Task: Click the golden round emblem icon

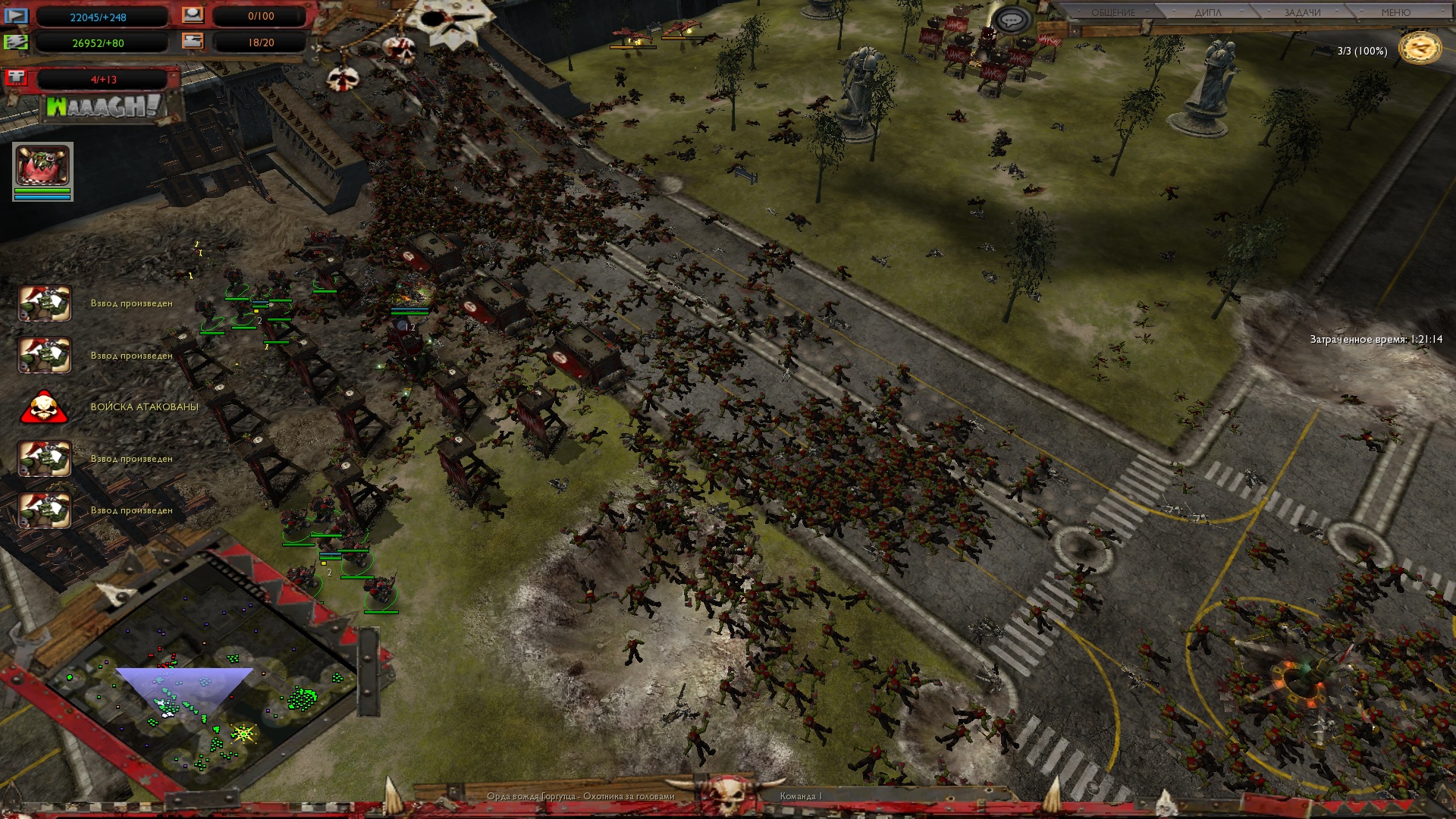Action: (x=1420, y=49)
